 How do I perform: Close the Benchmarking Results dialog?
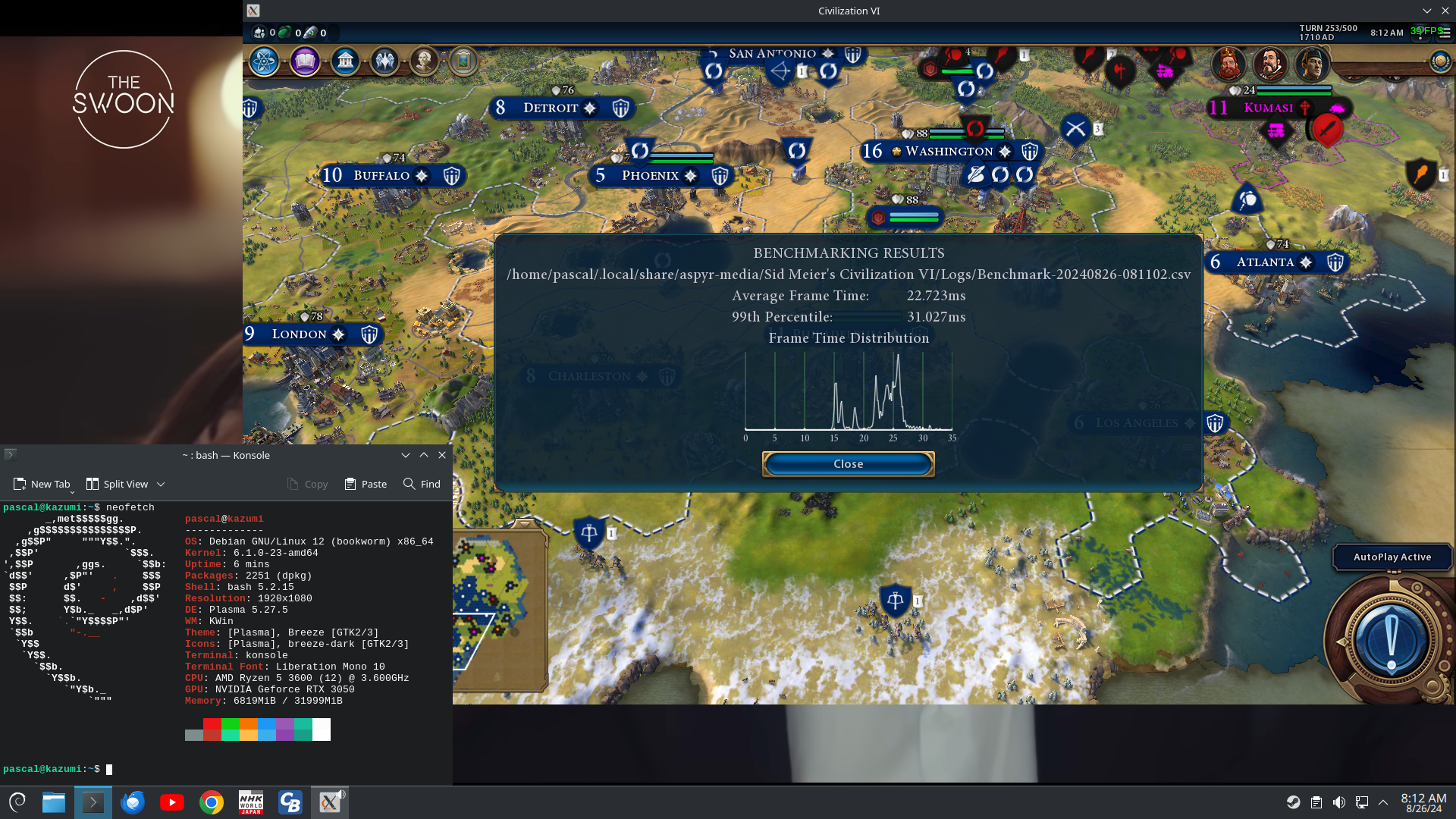click(848, 463)
